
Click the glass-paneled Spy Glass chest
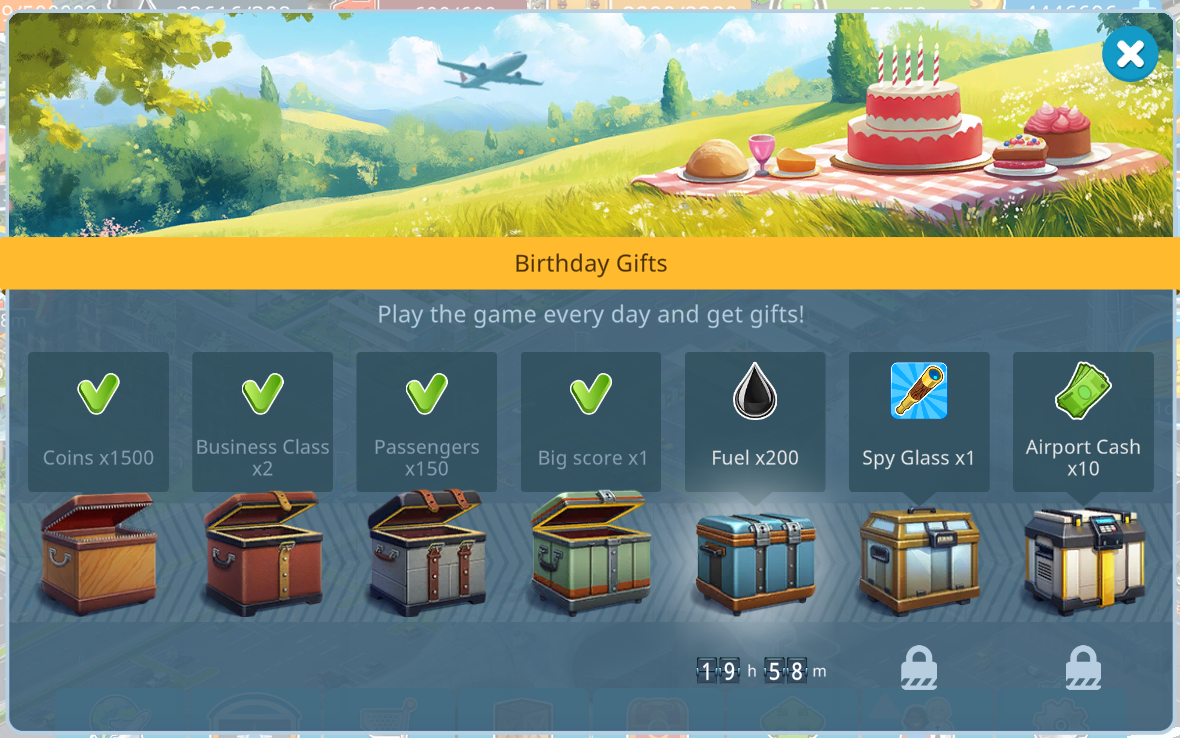(918, 561)
